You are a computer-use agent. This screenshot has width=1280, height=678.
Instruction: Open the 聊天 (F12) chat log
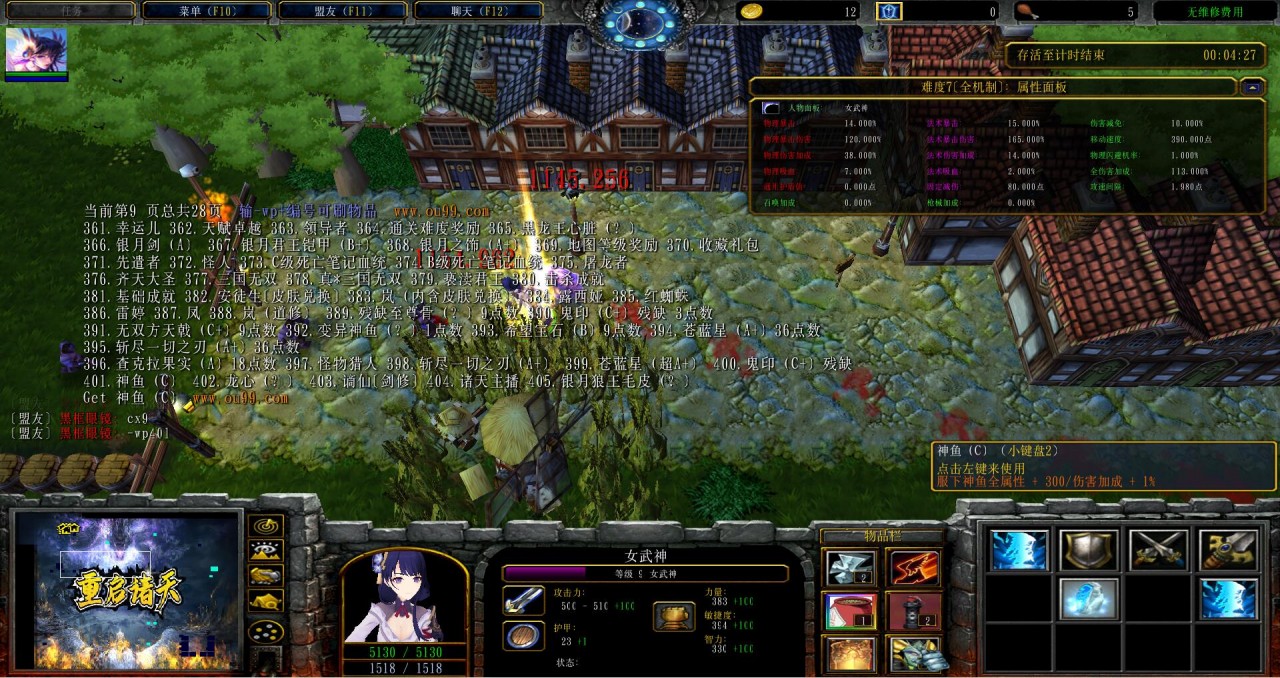tap(477, 11)
